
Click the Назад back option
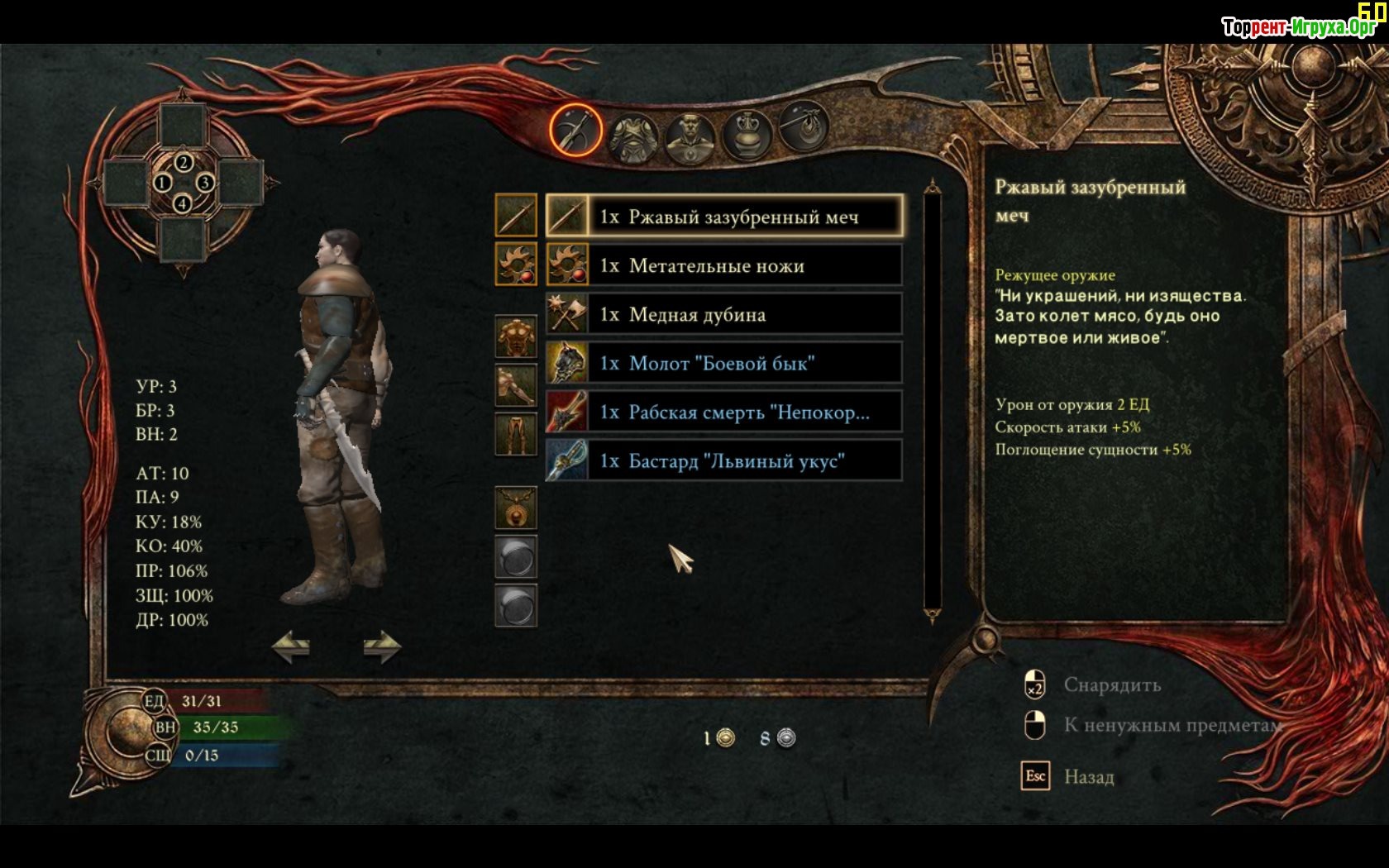1088,777
